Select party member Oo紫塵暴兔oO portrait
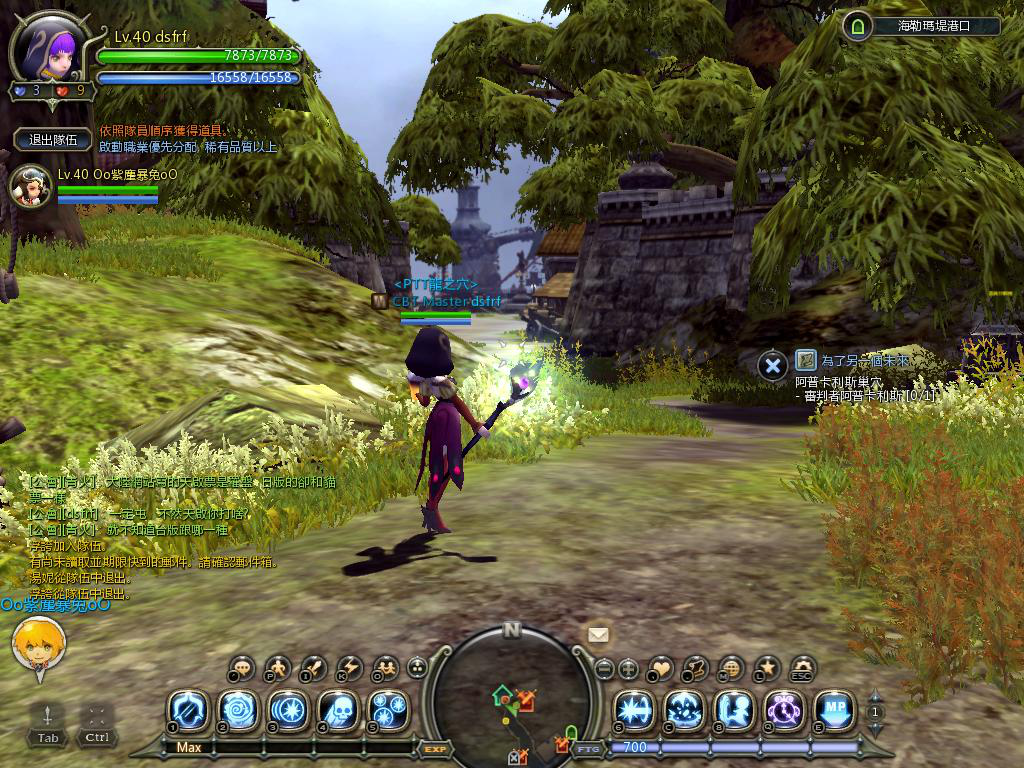Viewport: 1024px width, 768px height. coord(30,186)
